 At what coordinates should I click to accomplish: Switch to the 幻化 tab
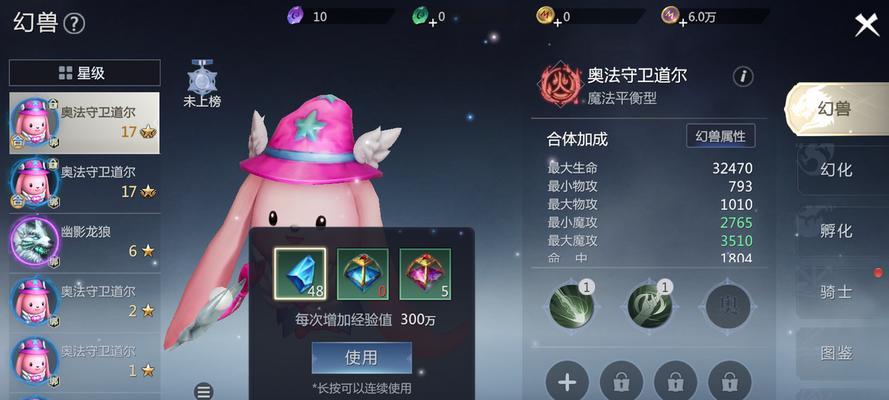(x=836, y=170)
